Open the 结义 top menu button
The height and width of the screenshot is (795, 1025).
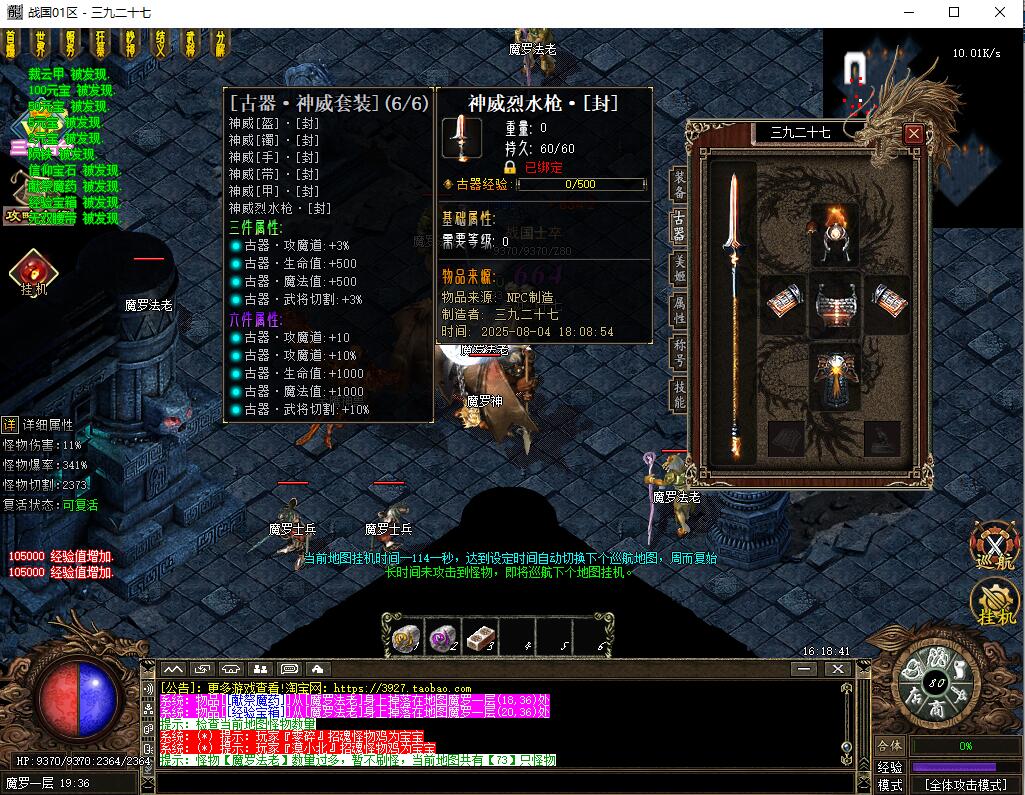(161, 43)
